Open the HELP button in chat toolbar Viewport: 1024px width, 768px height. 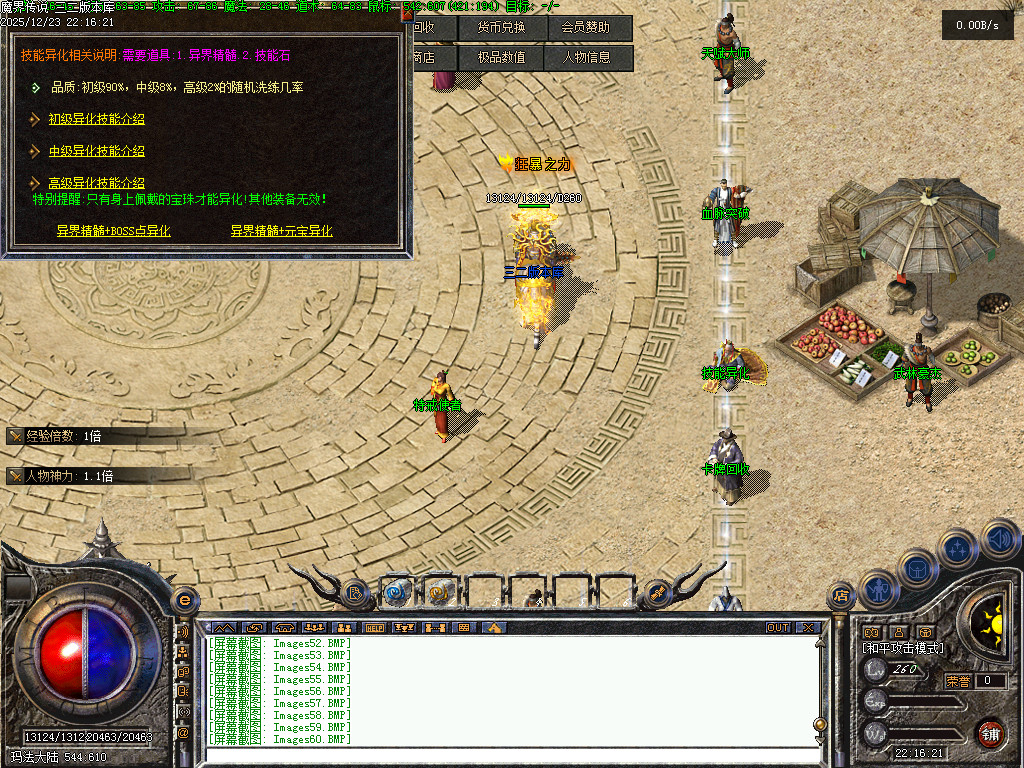click(376, 628)
